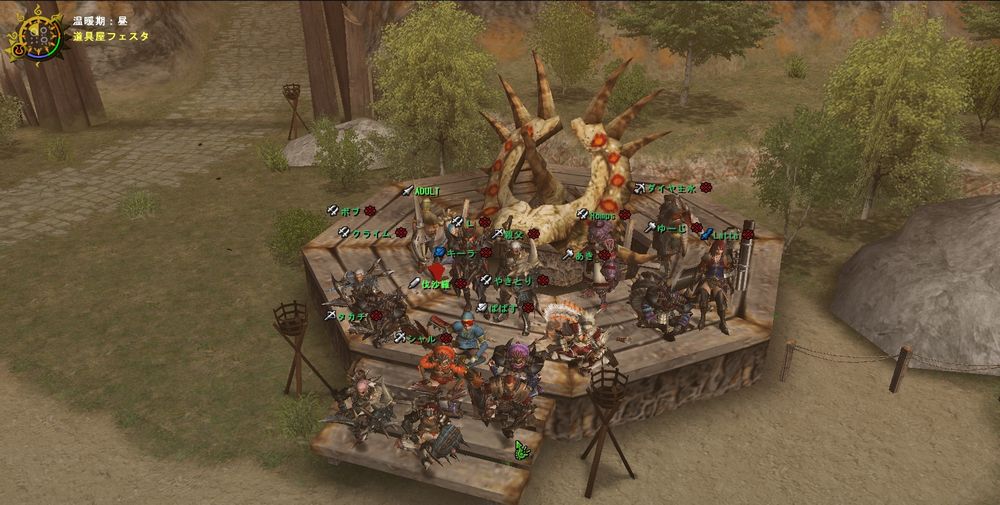Select the あき player name tag
Viewport: 1000px width, 505px height.
(x=584, y=255)
